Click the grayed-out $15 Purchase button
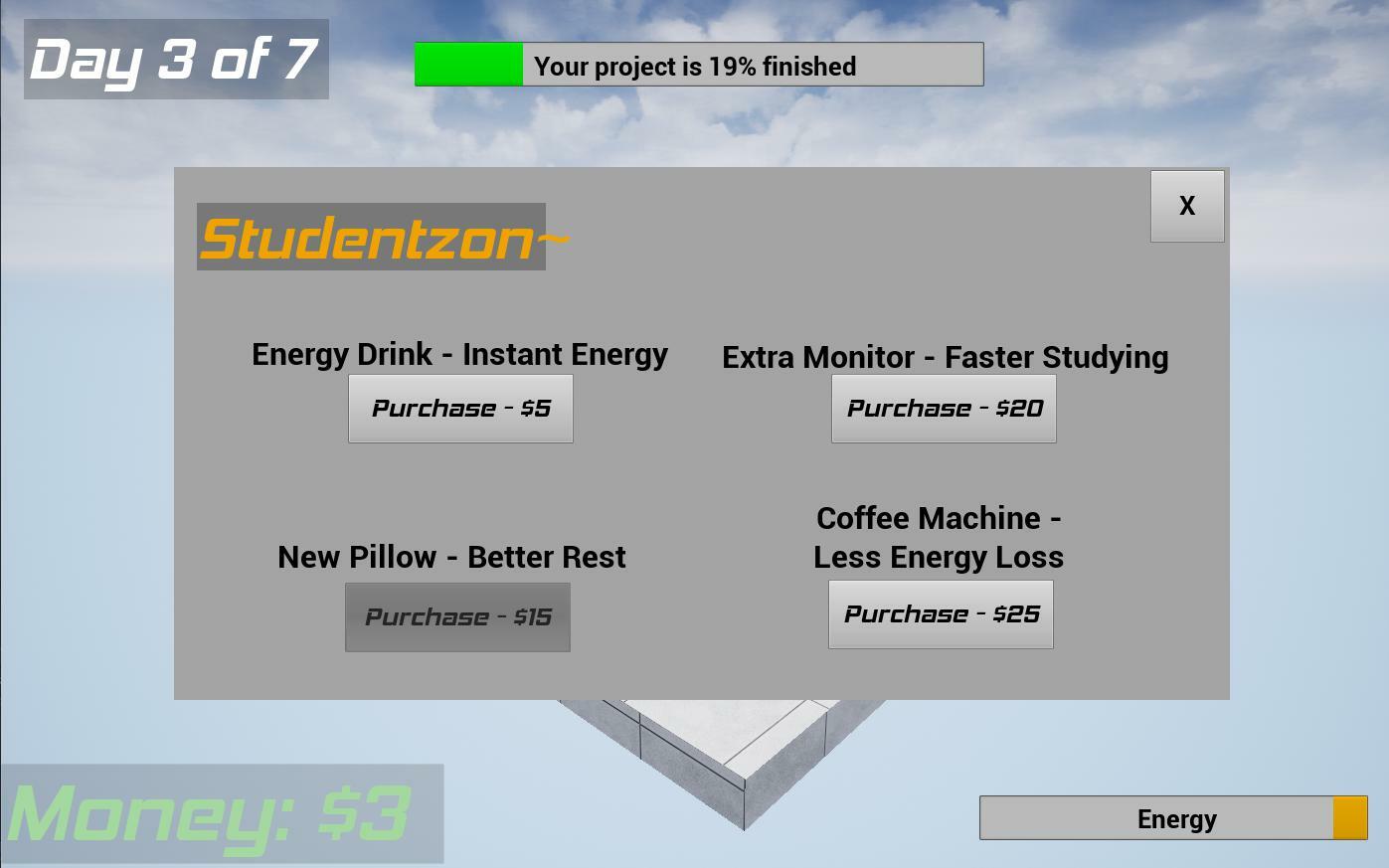 (x=457, y=616)
